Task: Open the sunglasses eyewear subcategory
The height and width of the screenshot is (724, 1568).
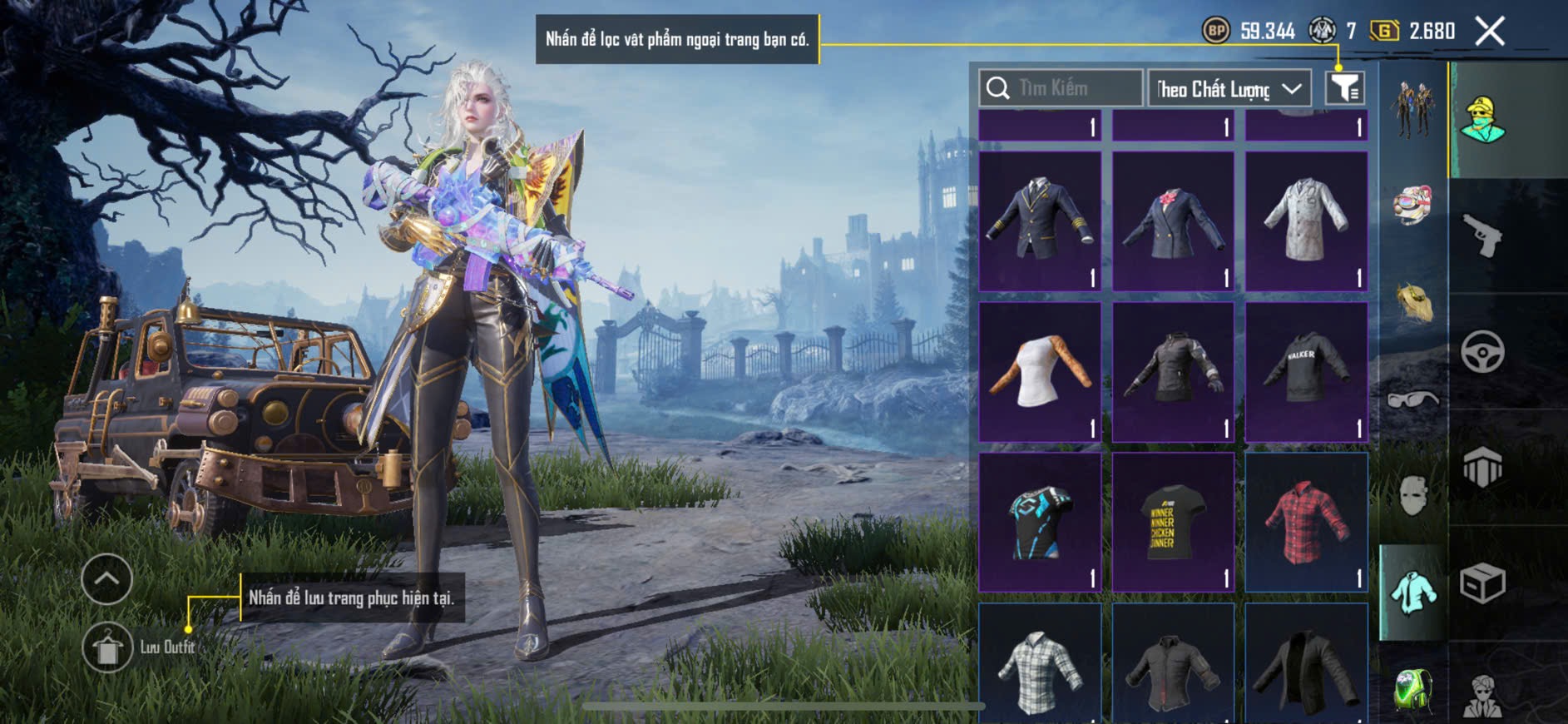Action: (x=1412, y=400)
